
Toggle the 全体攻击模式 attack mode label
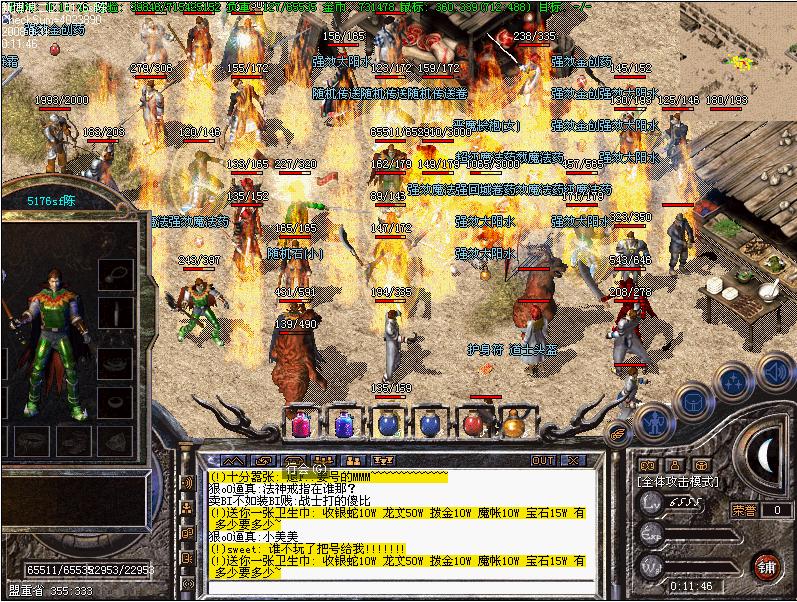click(678, 481)
